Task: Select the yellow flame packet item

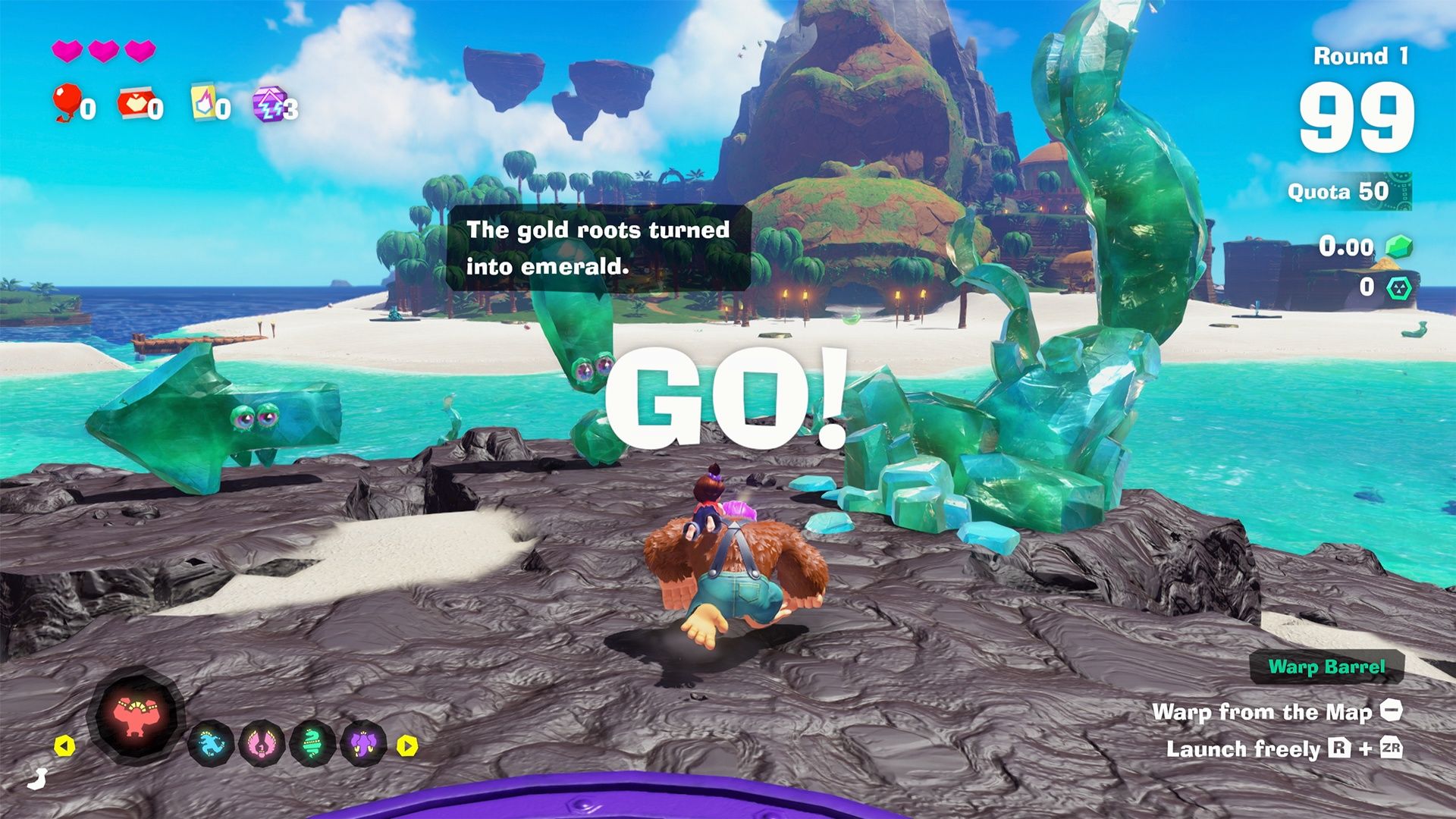Action: 203,102
